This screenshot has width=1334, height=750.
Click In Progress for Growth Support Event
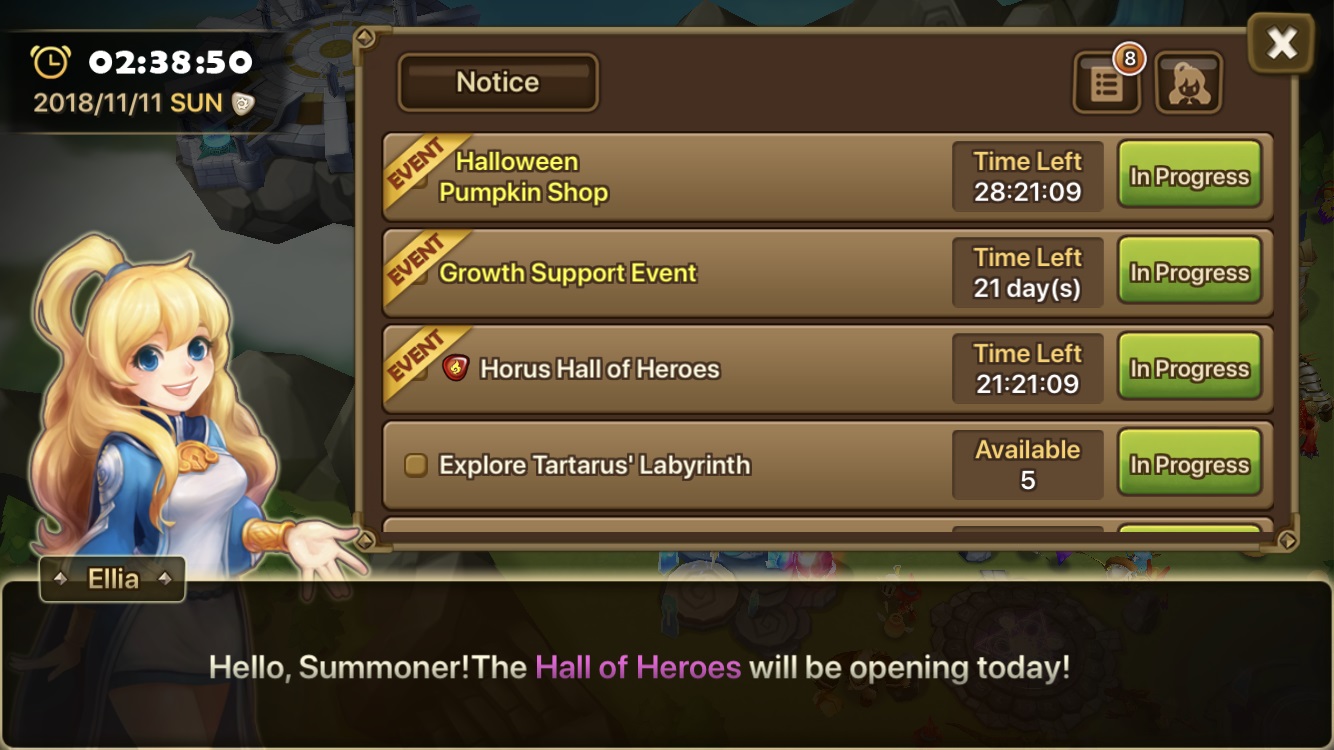tap(1189, 273)
